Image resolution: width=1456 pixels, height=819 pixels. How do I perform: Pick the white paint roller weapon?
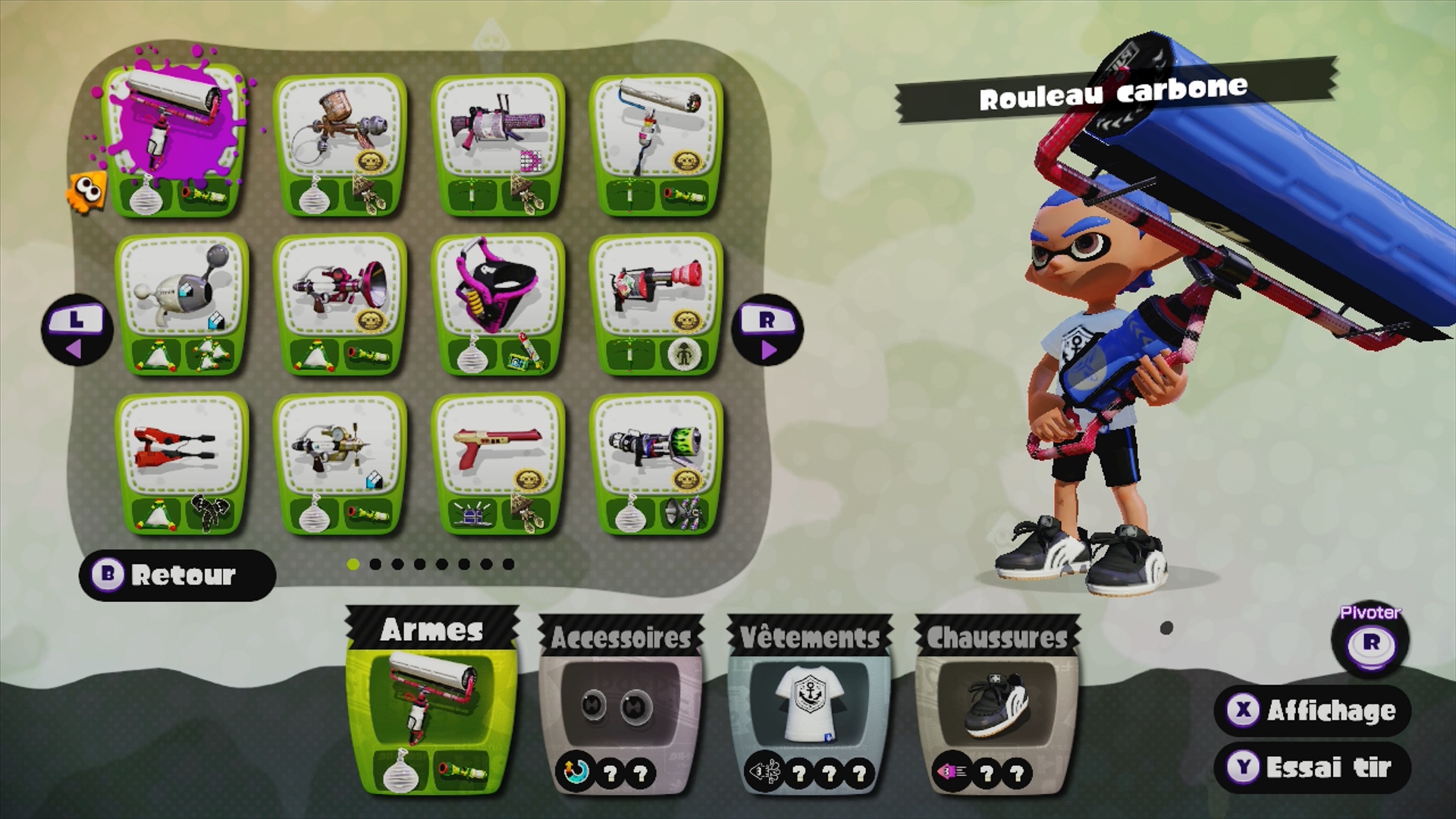click(656, 144)
